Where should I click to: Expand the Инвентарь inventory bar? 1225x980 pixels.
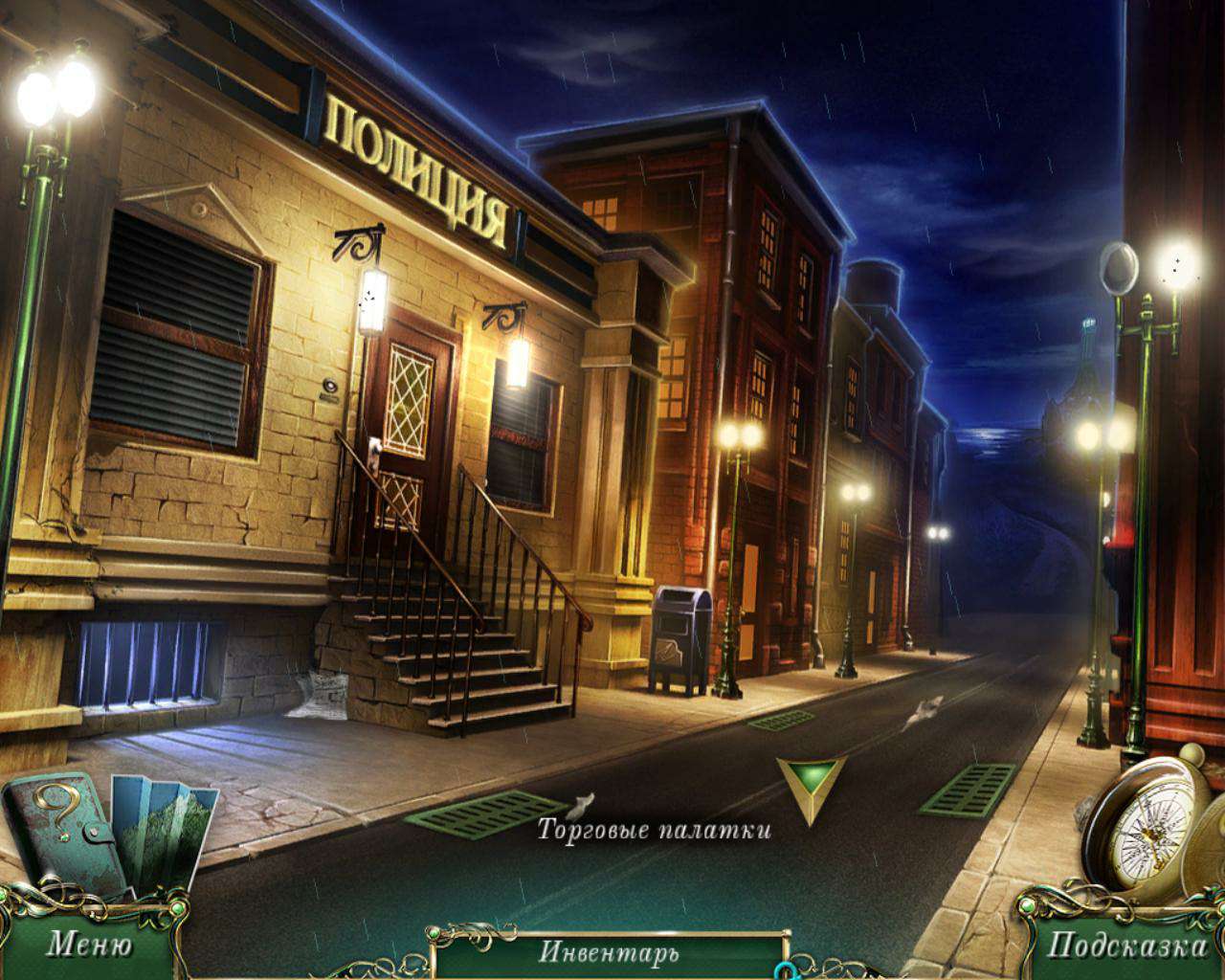point(609,952)
